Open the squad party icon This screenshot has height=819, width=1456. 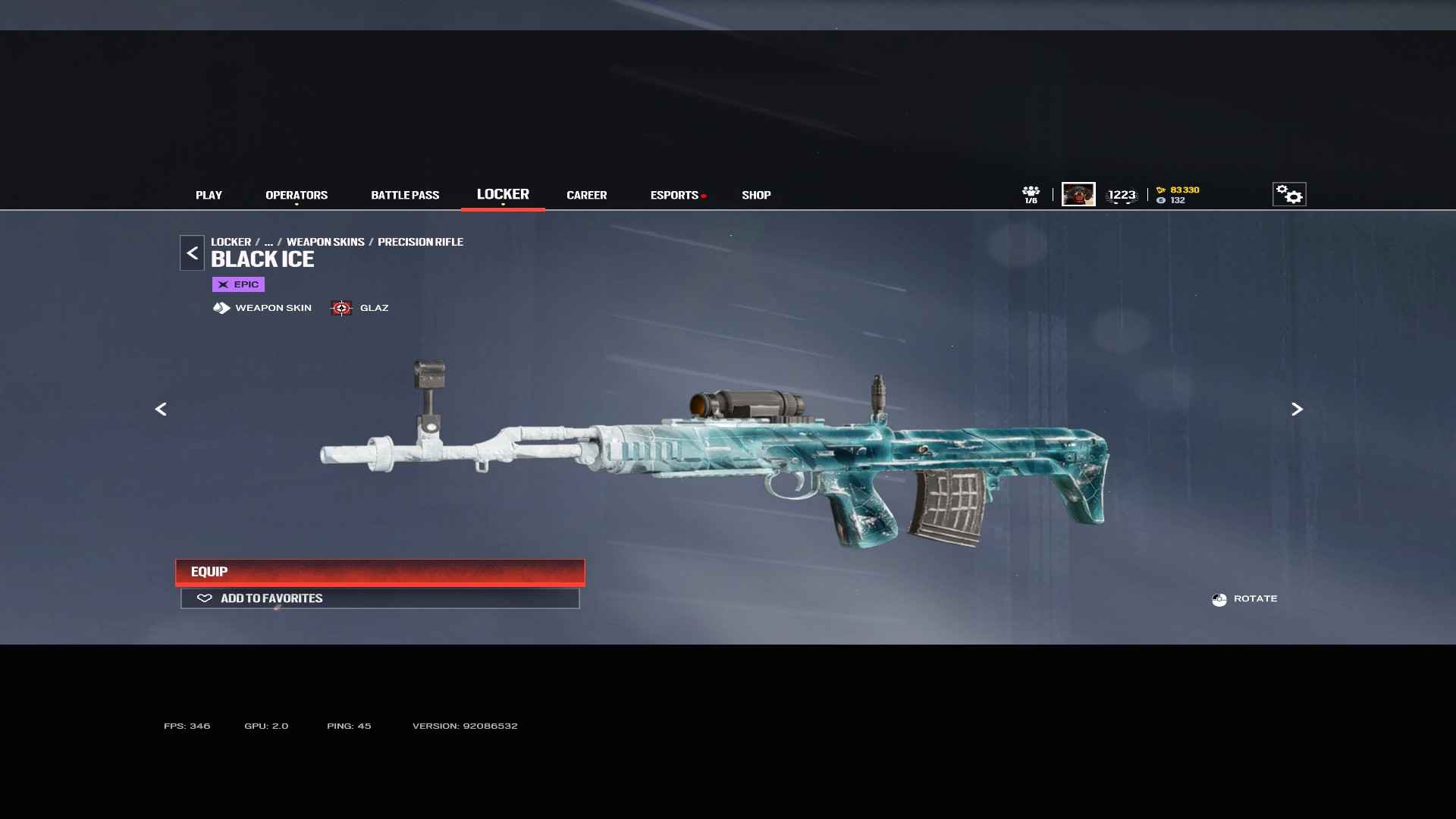point(1031,194)
